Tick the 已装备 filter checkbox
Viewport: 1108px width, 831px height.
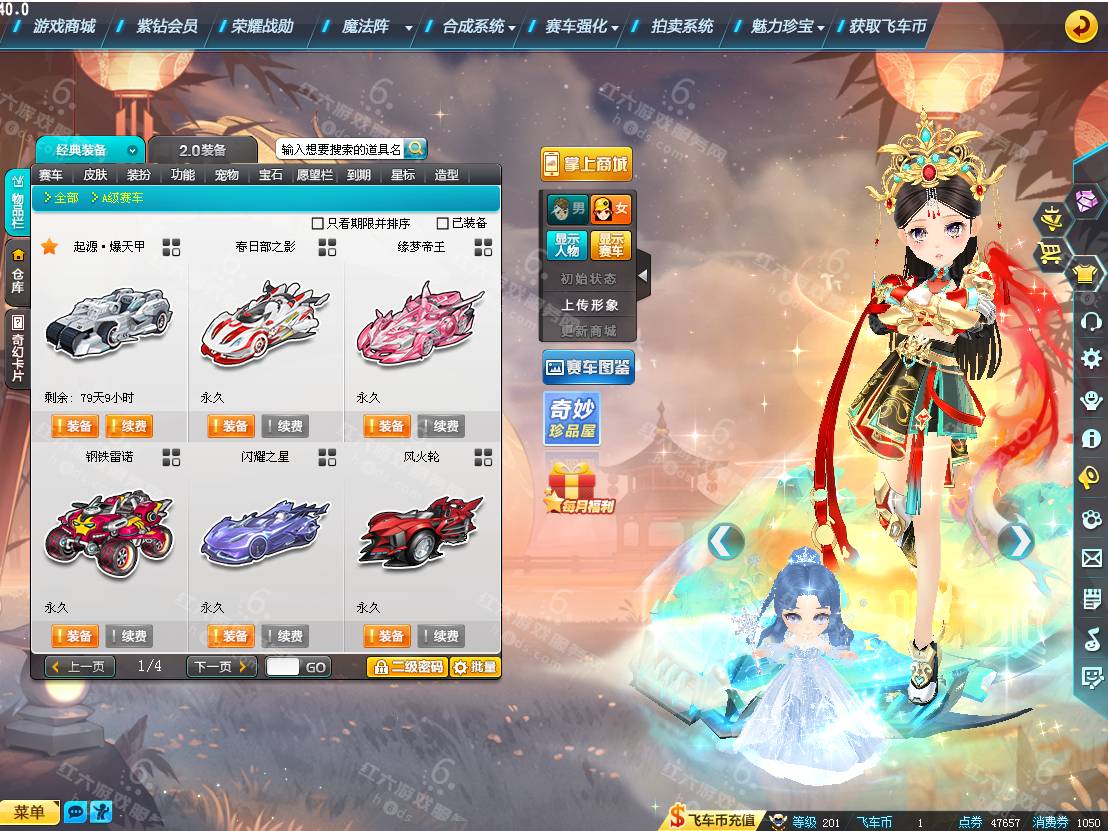443,223
